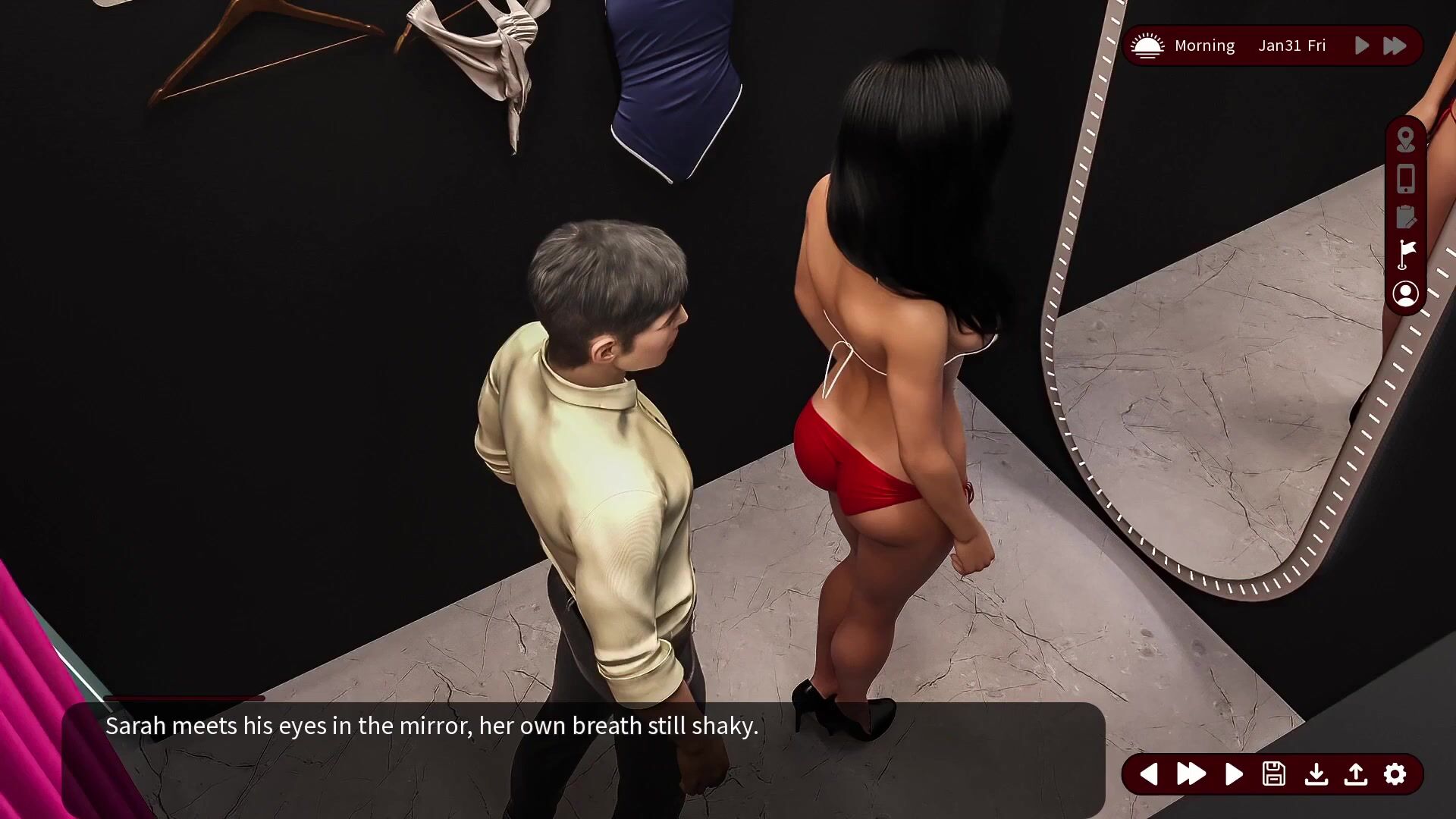Click the quick save download-arrow icon
This screenshot has width=1456, height=819.
[1316, 774]
